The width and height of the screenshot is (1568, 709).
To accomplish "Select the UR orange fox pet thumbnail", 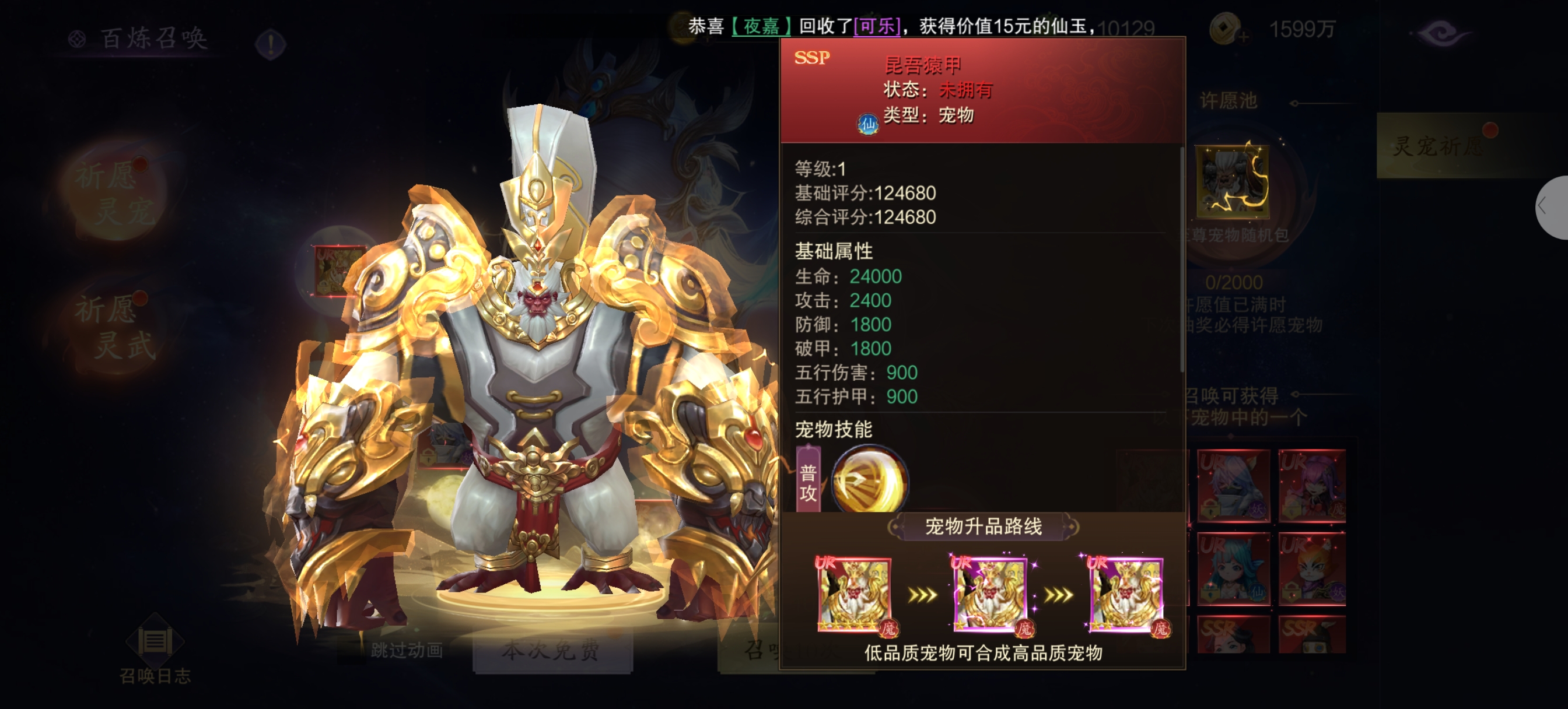I will pyautogui.click(x=1312, y=568).
